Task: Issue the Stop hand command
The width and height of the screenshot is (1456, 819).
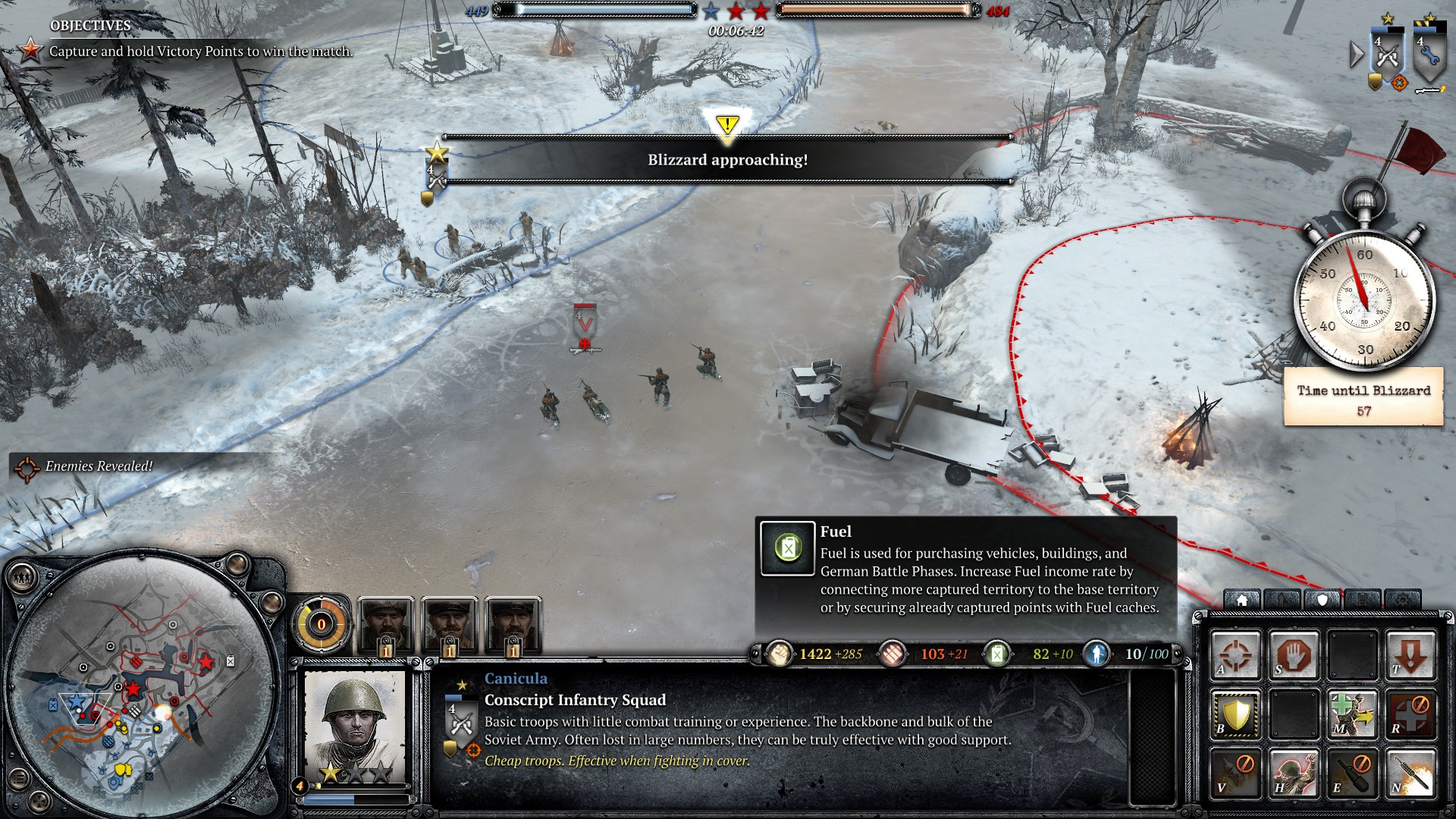Action: (1294, 654)
